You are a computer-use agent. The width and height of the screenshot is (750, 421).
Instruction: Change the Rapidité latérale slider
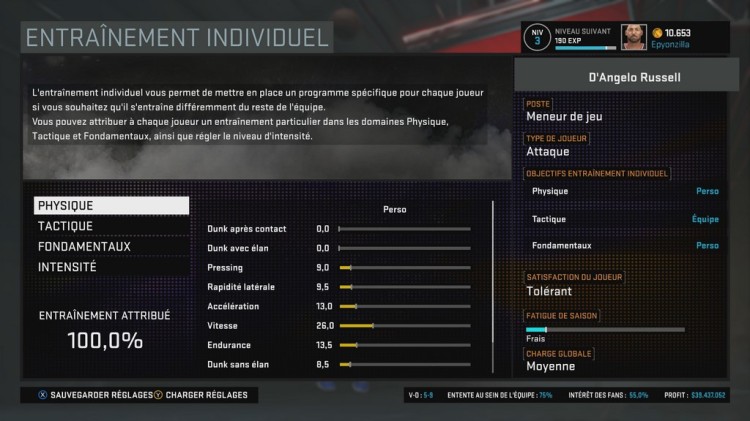click(405, 287)
